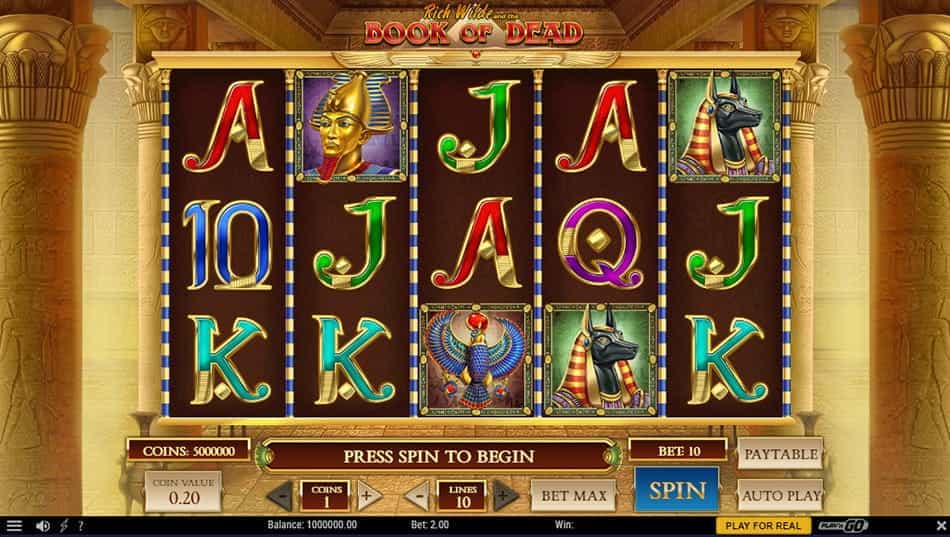This screenshot has width=950, height=537.
Task: Toggle the sound speaker icon
Action: 43,526
